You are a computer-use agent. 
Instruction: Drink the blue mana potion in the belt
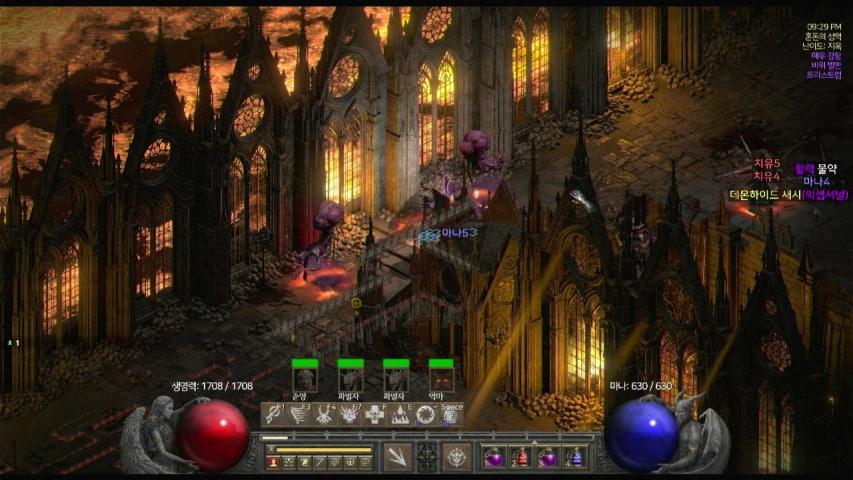click(x=574, y=458)
